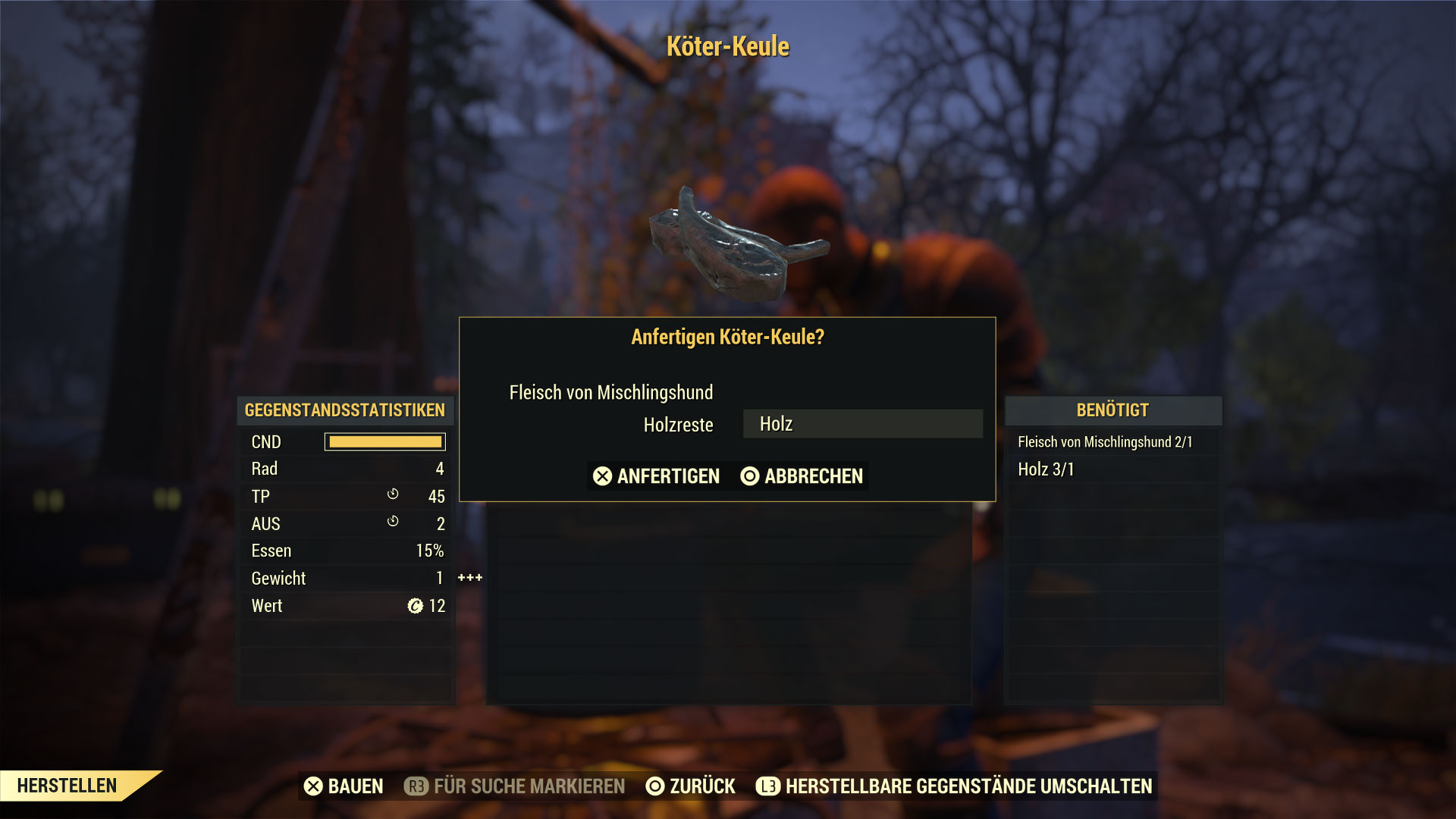Select the Holz 3/1 requirement row

coord(1046,469)
